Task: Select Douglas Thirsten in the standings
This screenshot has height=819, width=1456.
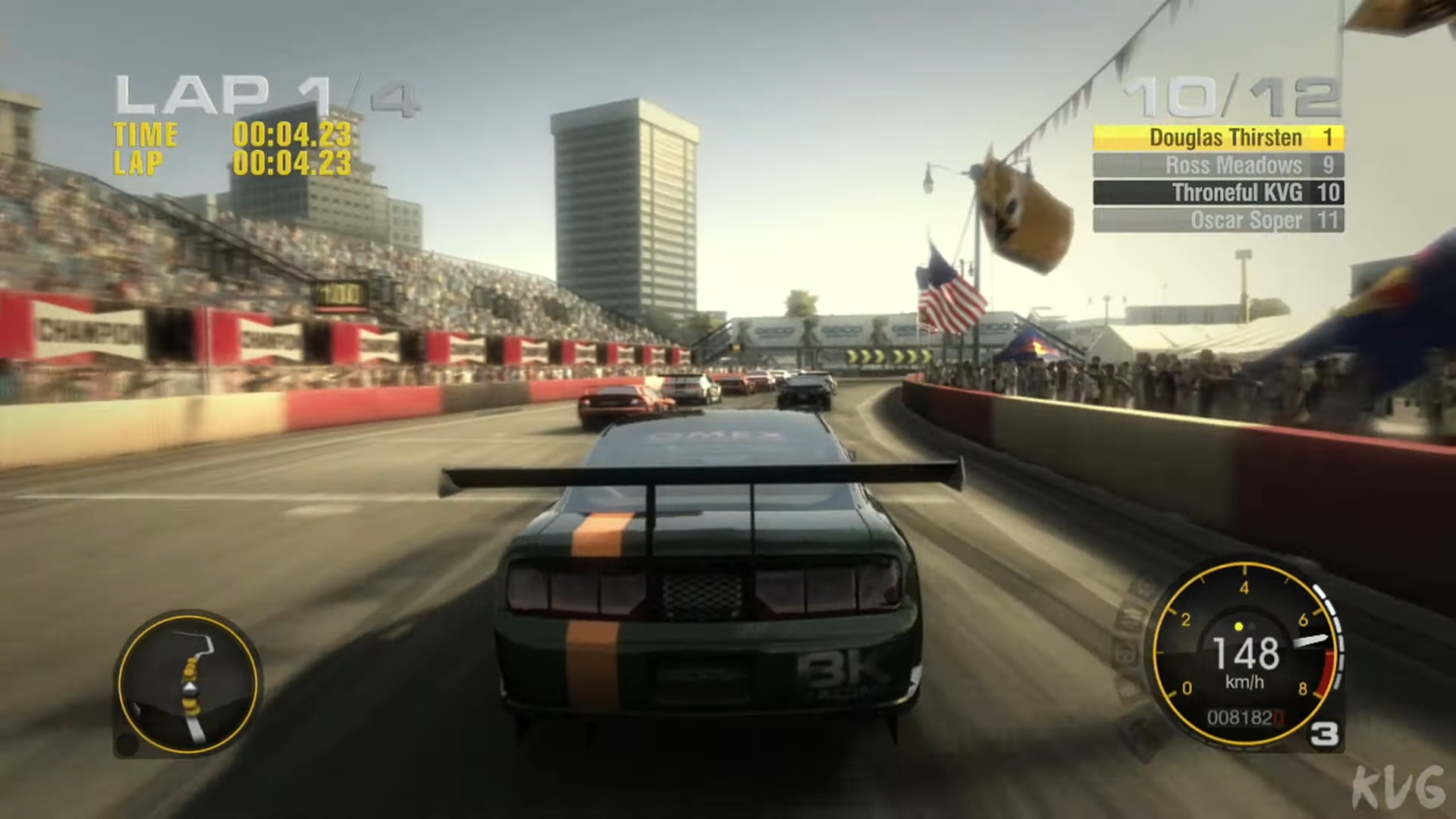Action: click(1218, 137)
